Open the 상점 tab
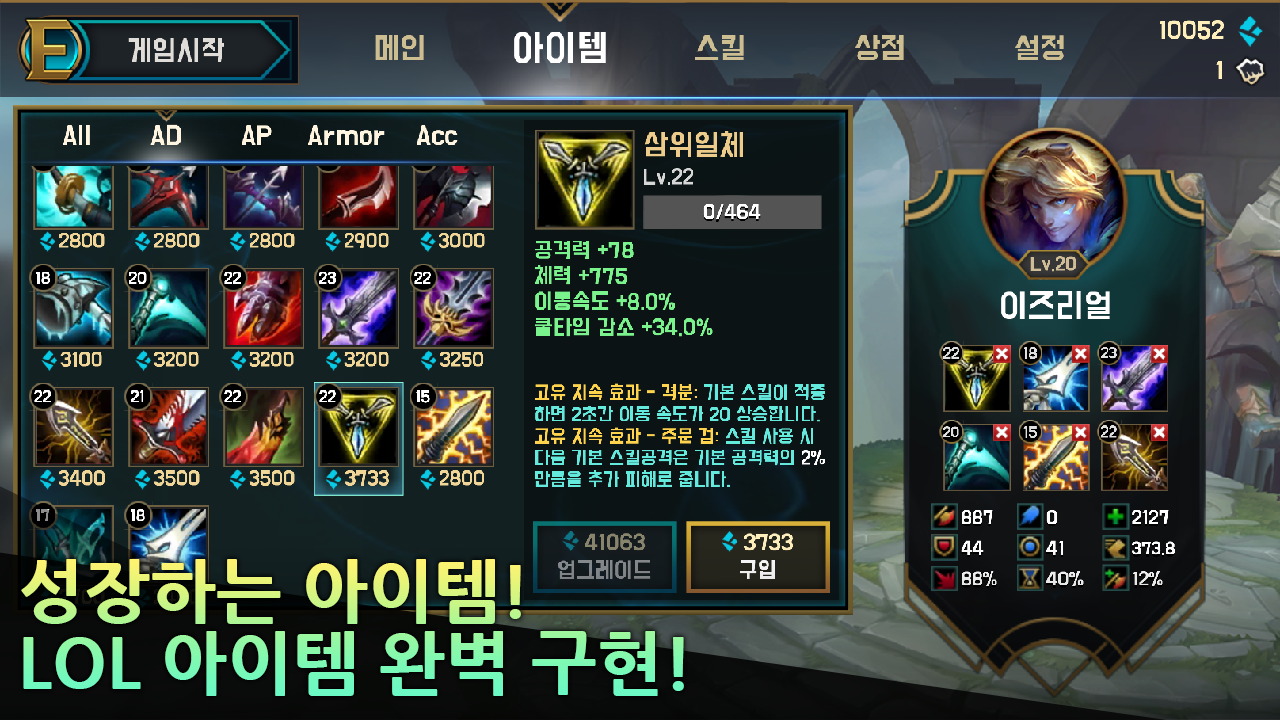 [881, 46]
